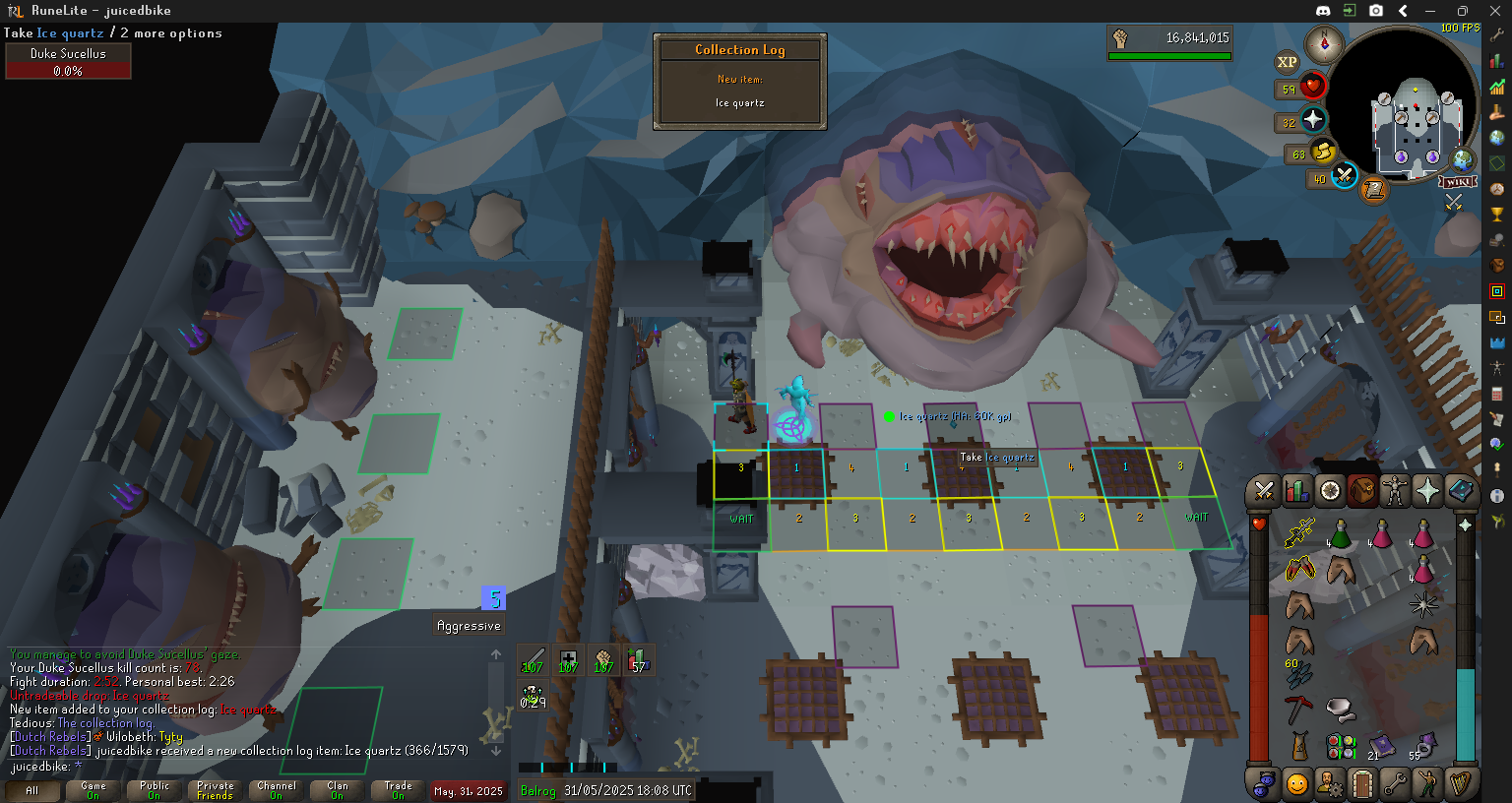Open the Spellbook tab

coord(1460,490)
